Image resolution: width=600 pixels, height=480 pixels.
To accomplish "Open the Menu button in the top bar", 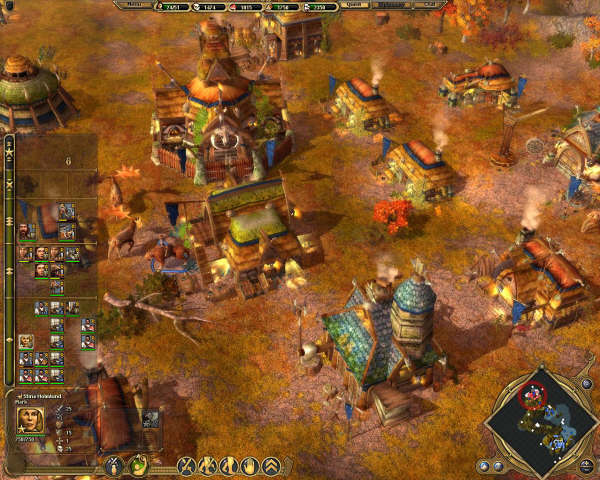I will click(x=132, y=5).
